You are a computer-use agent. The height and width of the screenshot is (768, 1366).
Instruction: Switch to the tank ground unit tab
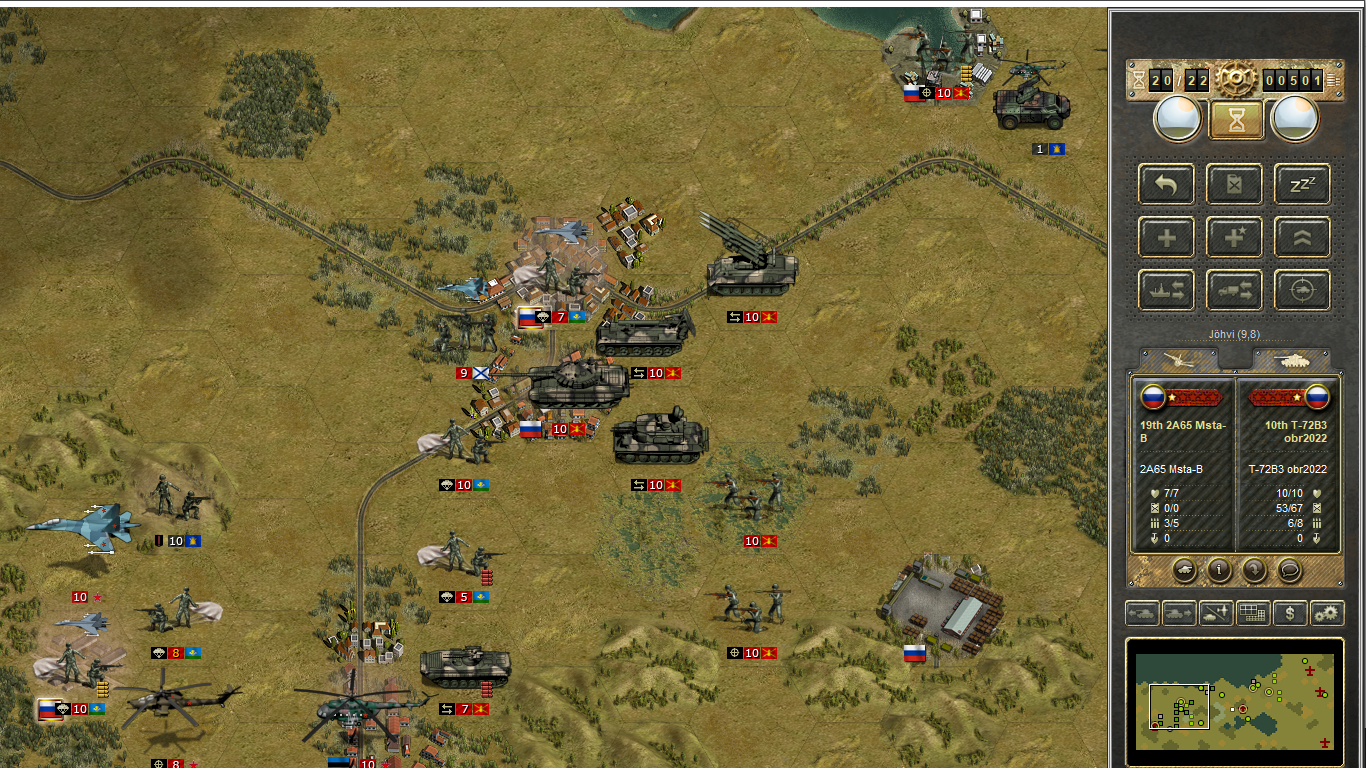pos(1291,360)
